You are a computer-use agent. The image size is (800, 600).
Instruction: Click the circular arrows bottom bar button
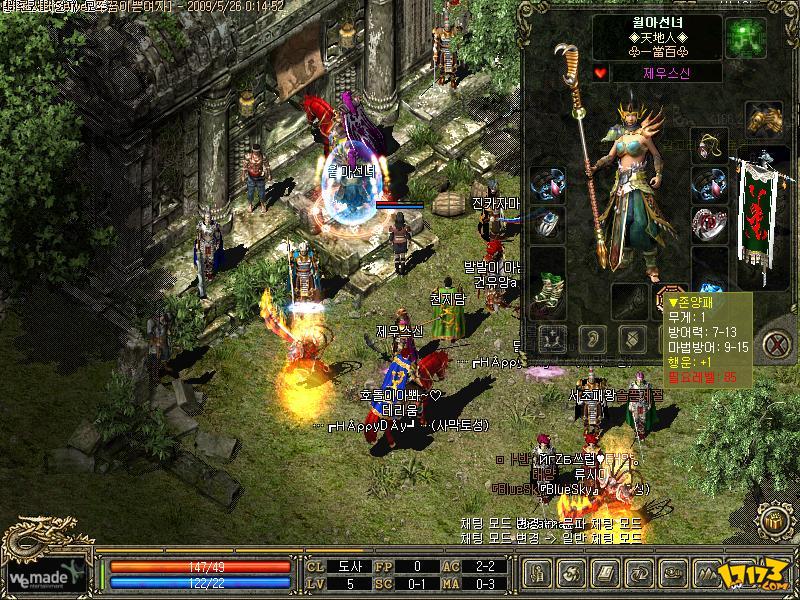point(639,574)
